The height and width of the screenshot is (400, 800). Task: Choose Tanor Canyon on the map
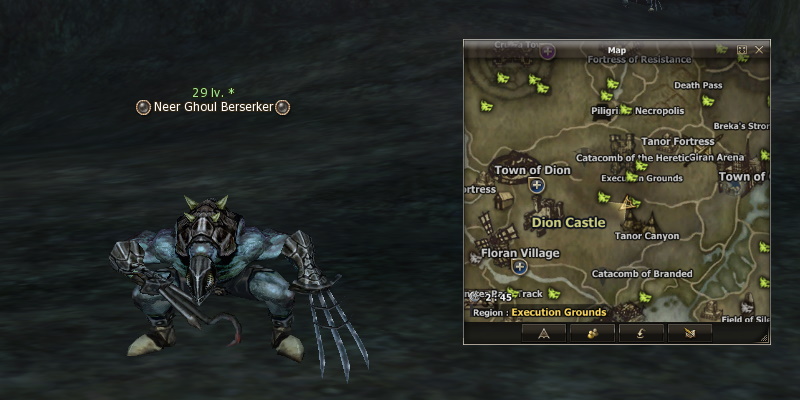[647, 236]
